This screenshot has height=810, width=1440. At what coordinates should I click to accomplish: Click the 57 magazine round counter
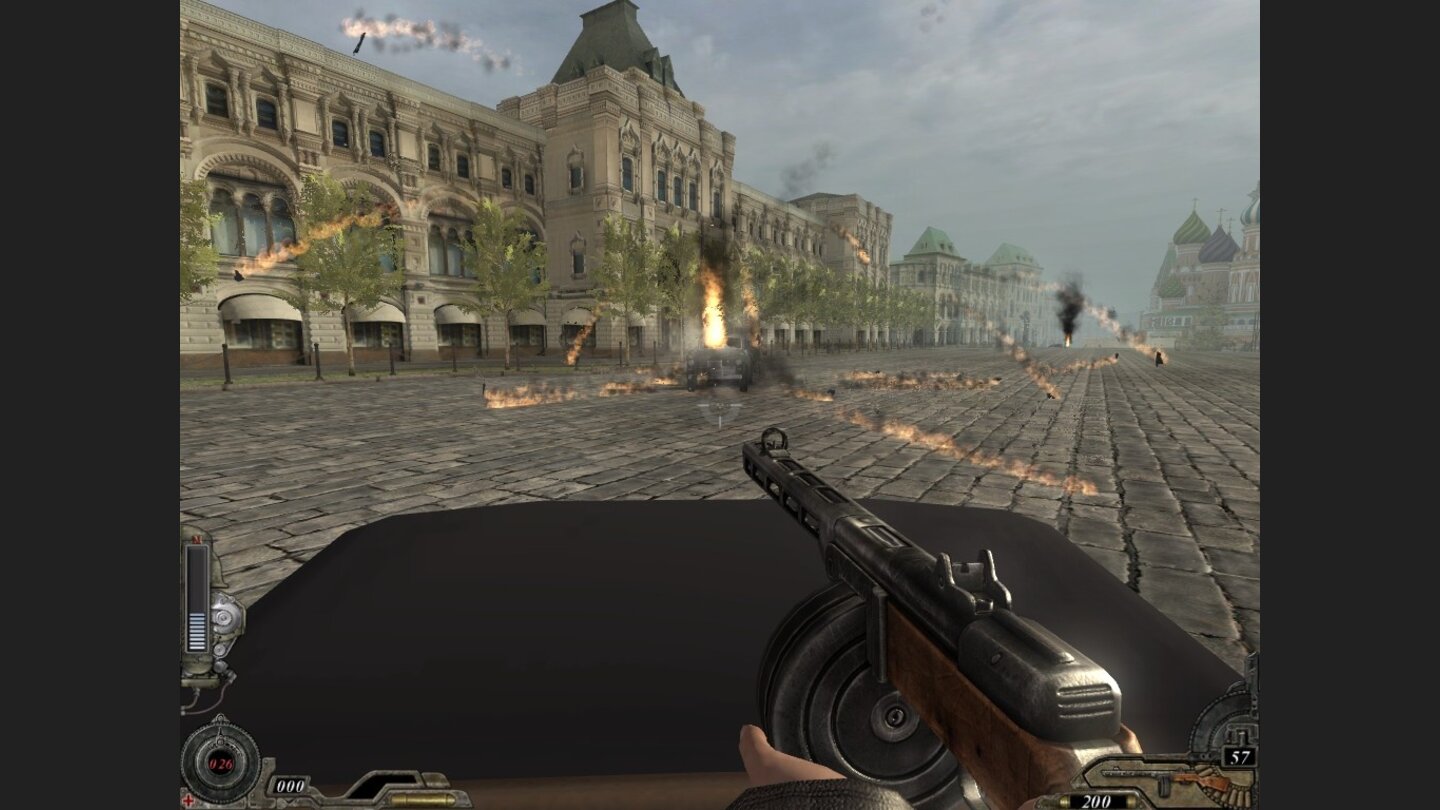point(1239,756)
